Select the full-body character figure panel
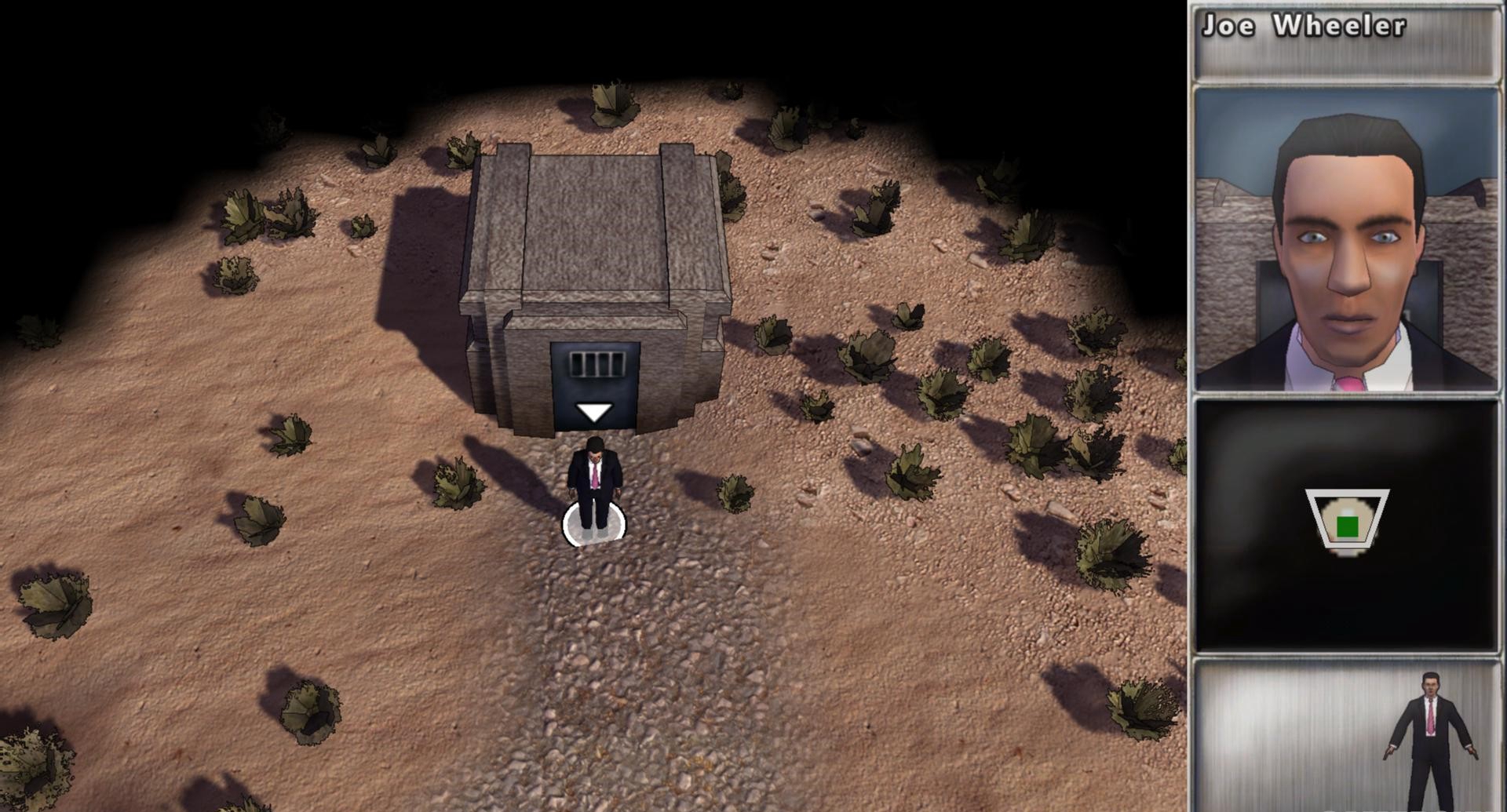The image size is (1507, 812). click(1346, 736)
